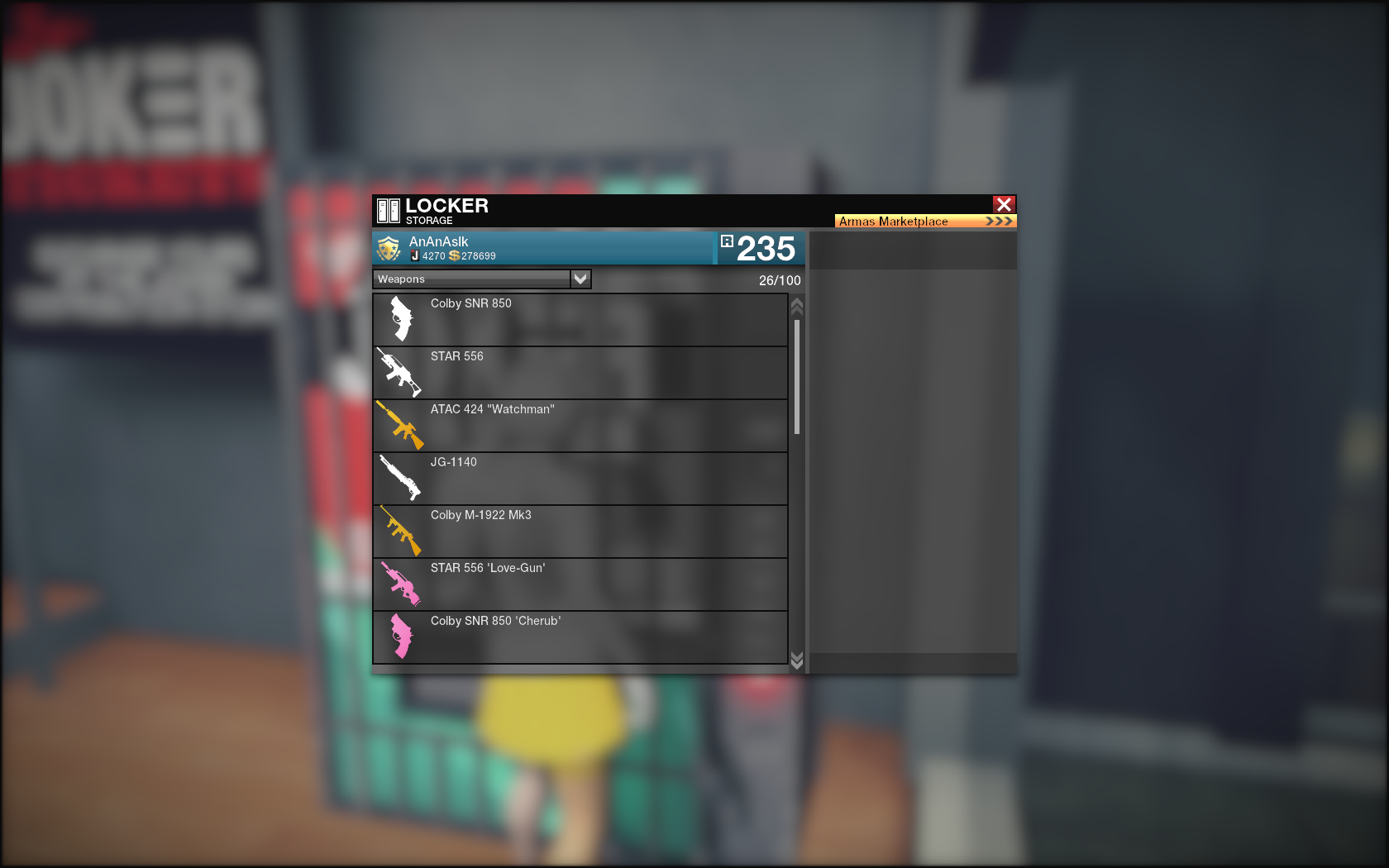This screenshot has width=1389, height=868.
Task: Choose the STAR 556 'Love-Gun' row
Action: tap(580, 584)
